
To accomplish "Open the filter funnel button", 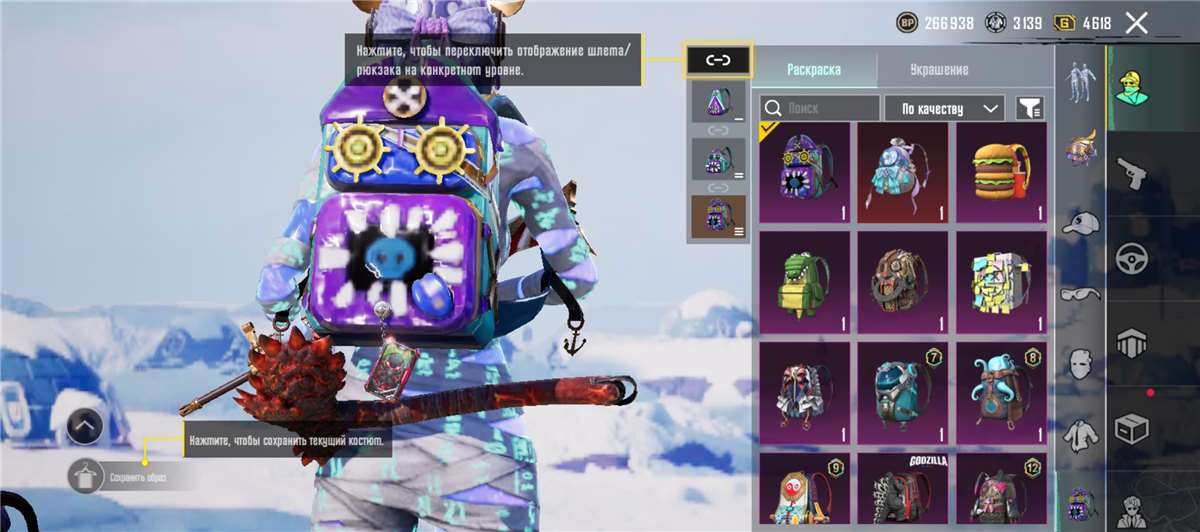I will [1029, 107].
